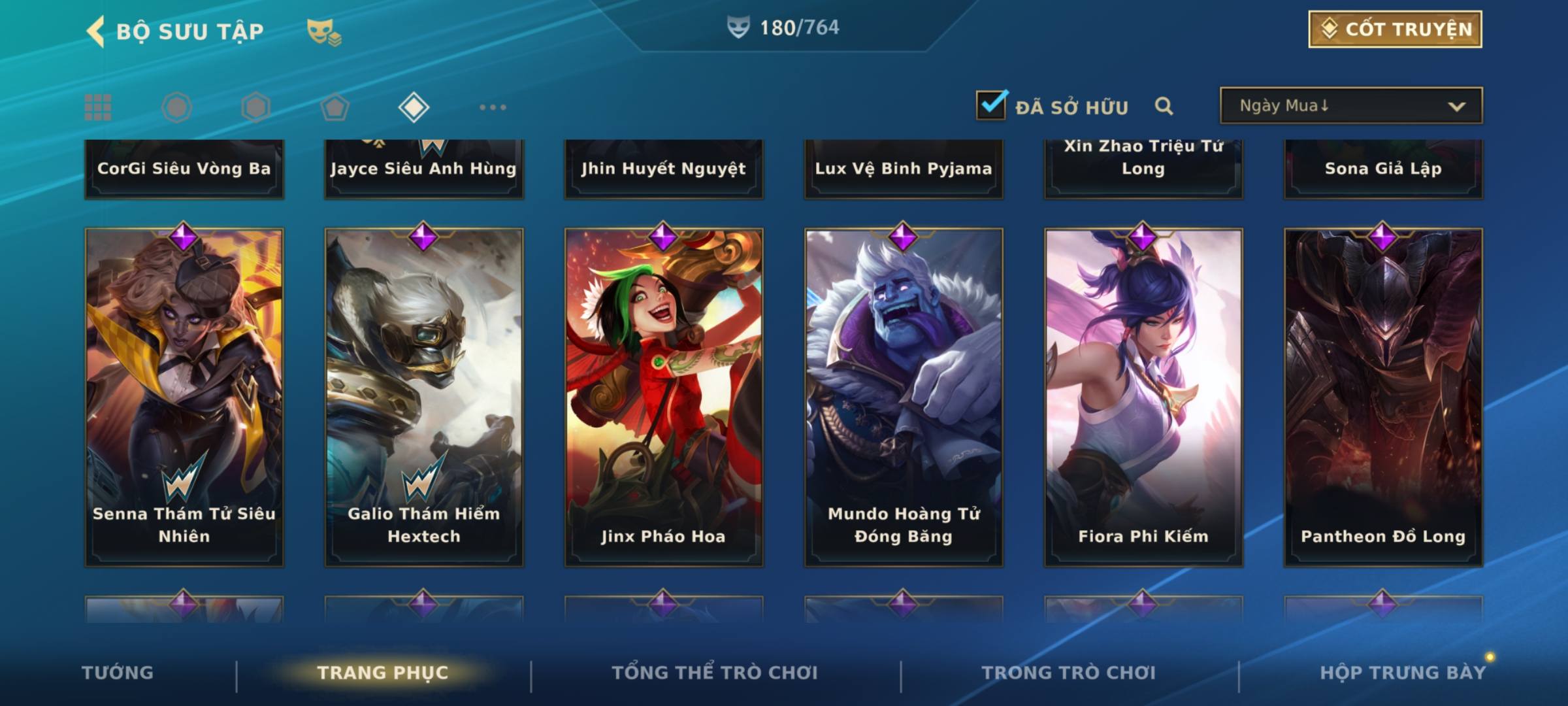Open the three-dots more filters
This screenshot has height=706, width=1568.
[x=493, y=107]
